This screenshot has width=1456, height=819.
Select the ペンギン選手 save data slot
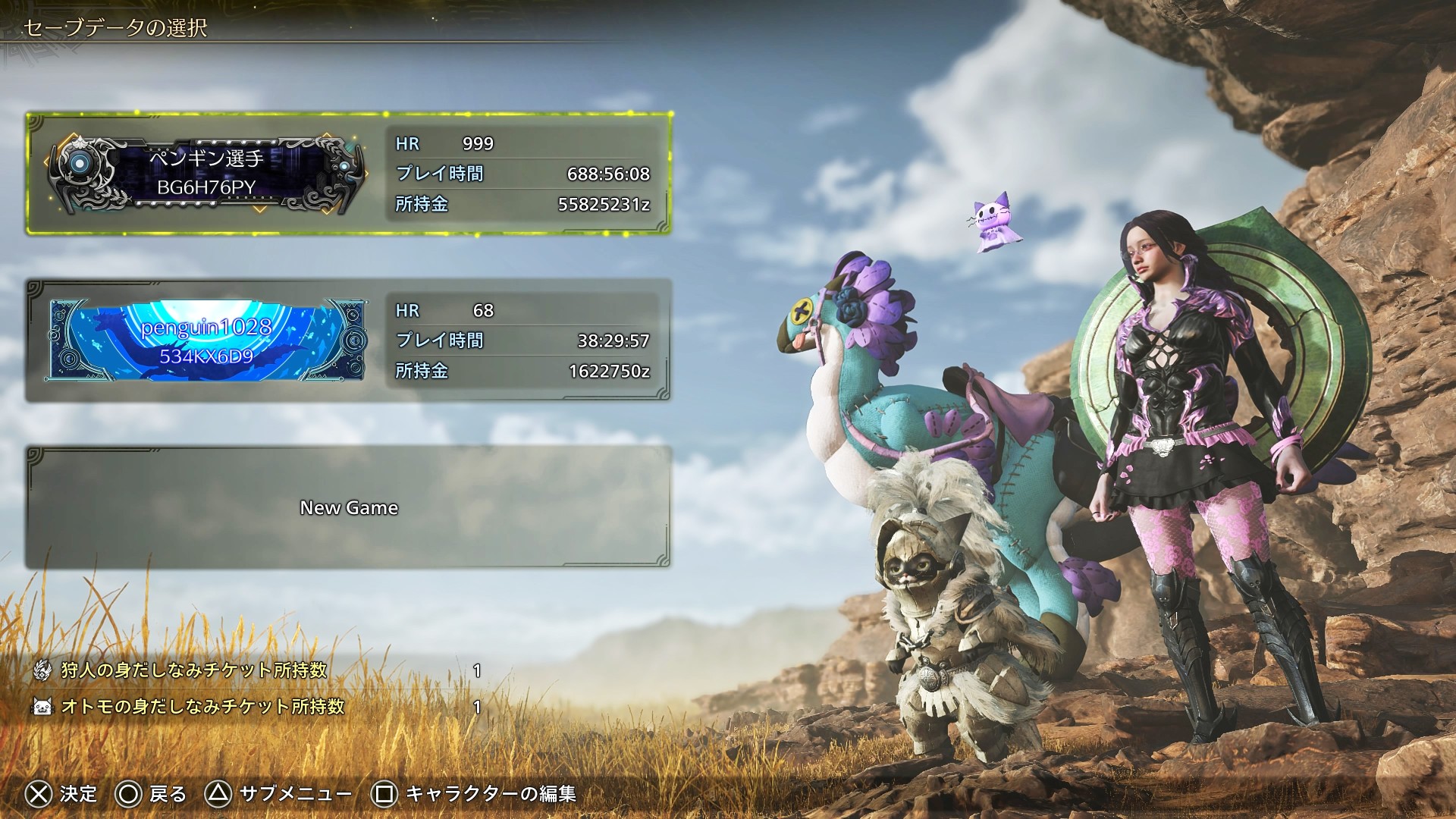coord(349,174)
